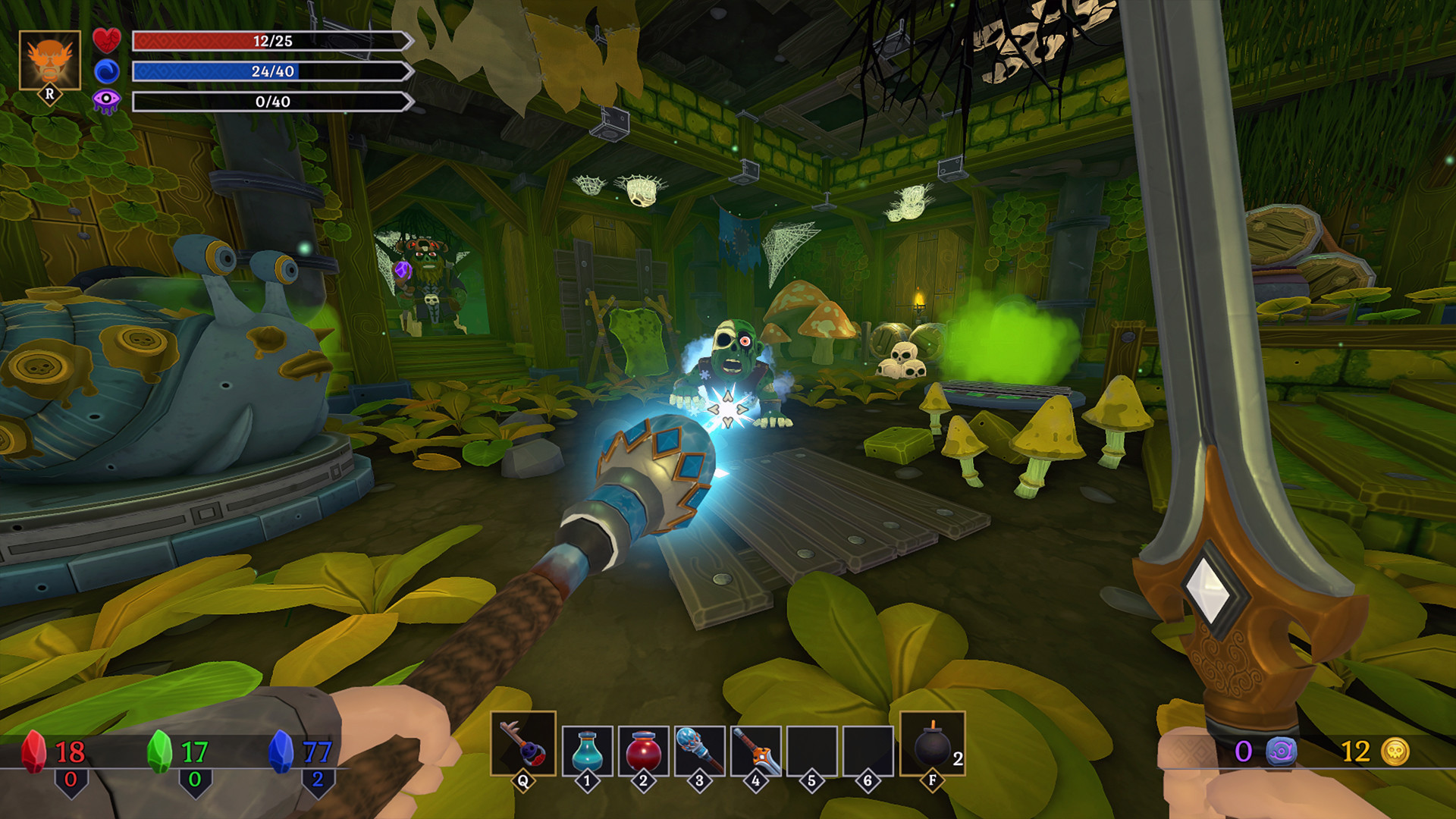Click the blue crystal counter icon

click(281, 751)
